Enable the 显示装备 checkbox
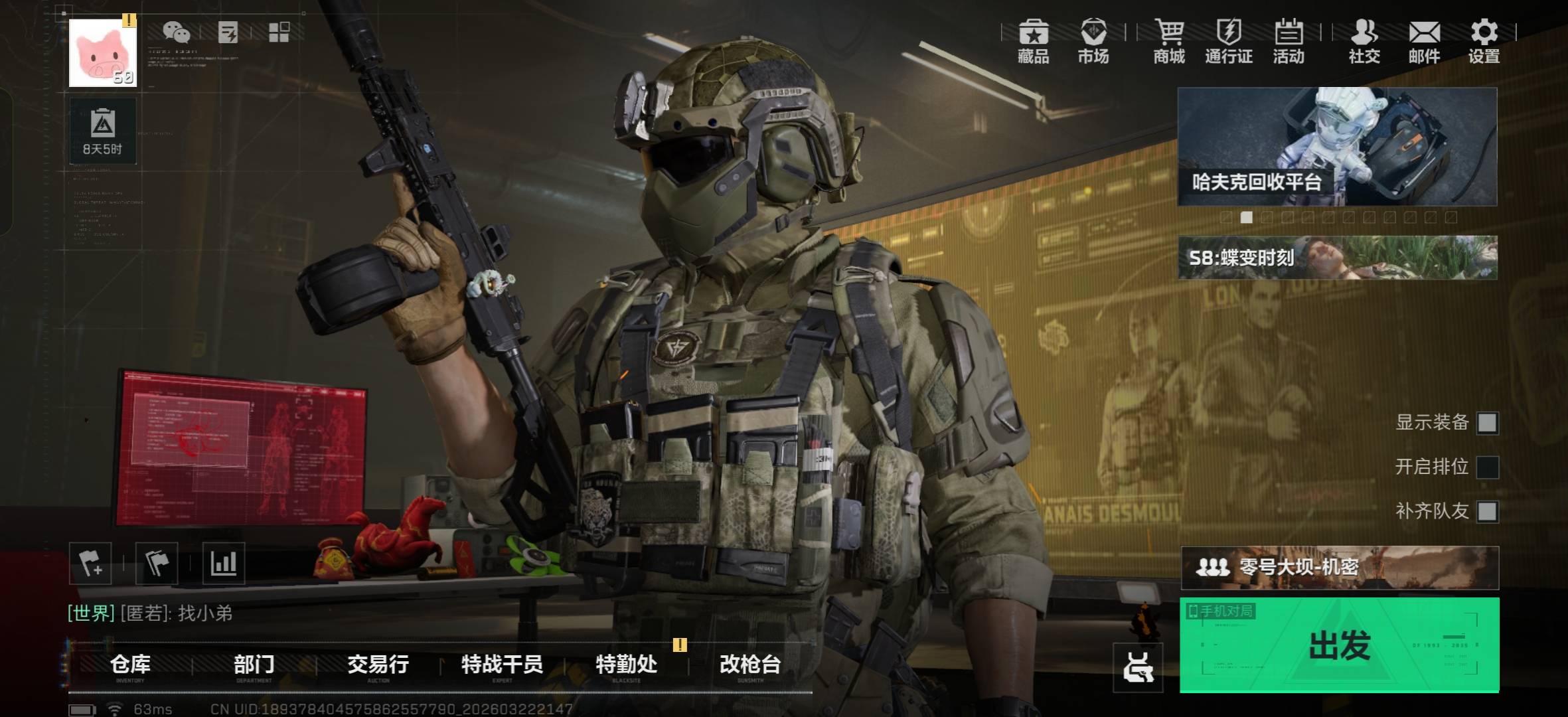This screenshot has width=1568, height=717. 1487,422
